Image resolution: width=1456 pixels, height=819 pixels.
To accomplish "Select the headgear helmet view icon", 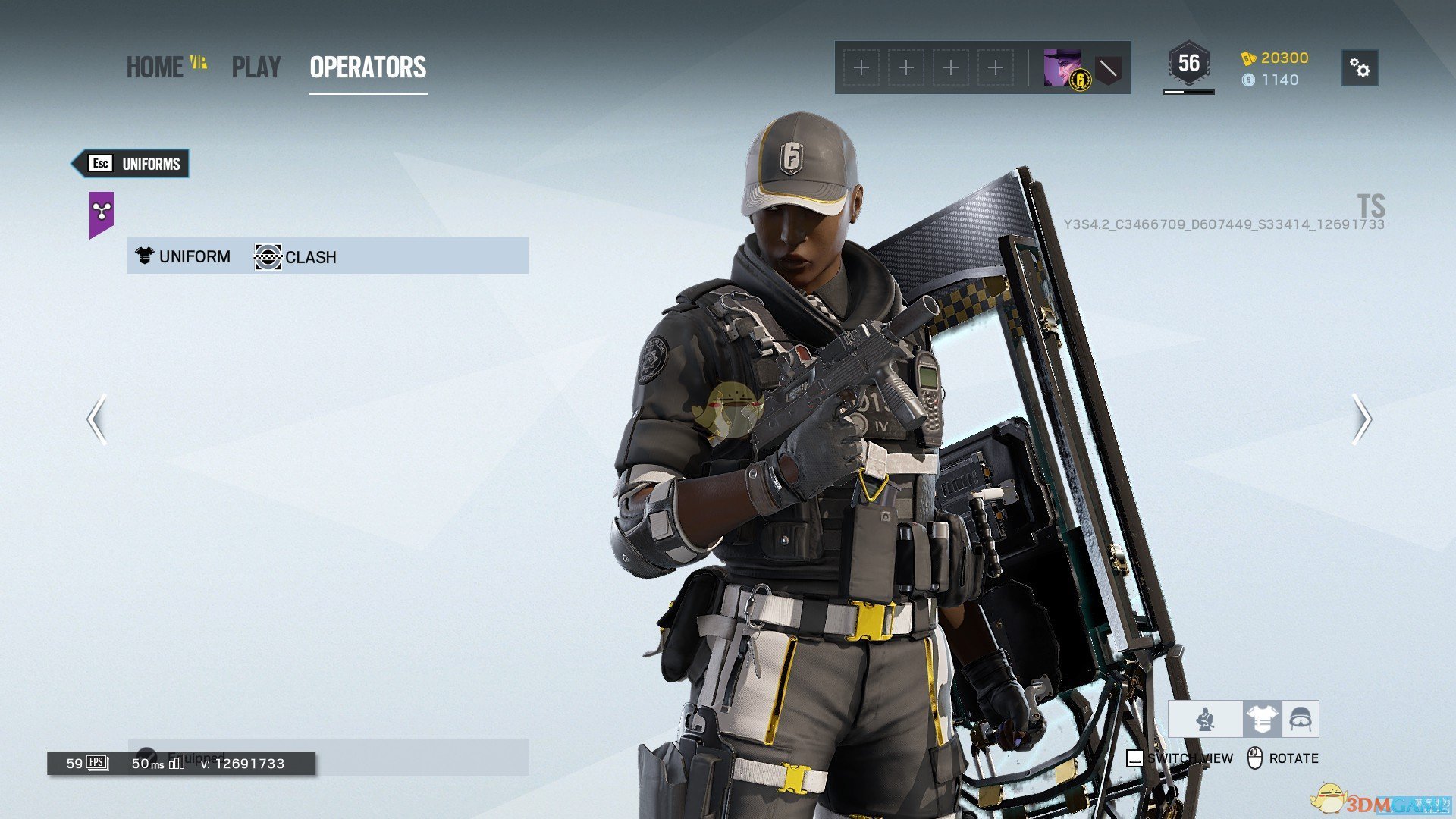I will (1301, 719).
